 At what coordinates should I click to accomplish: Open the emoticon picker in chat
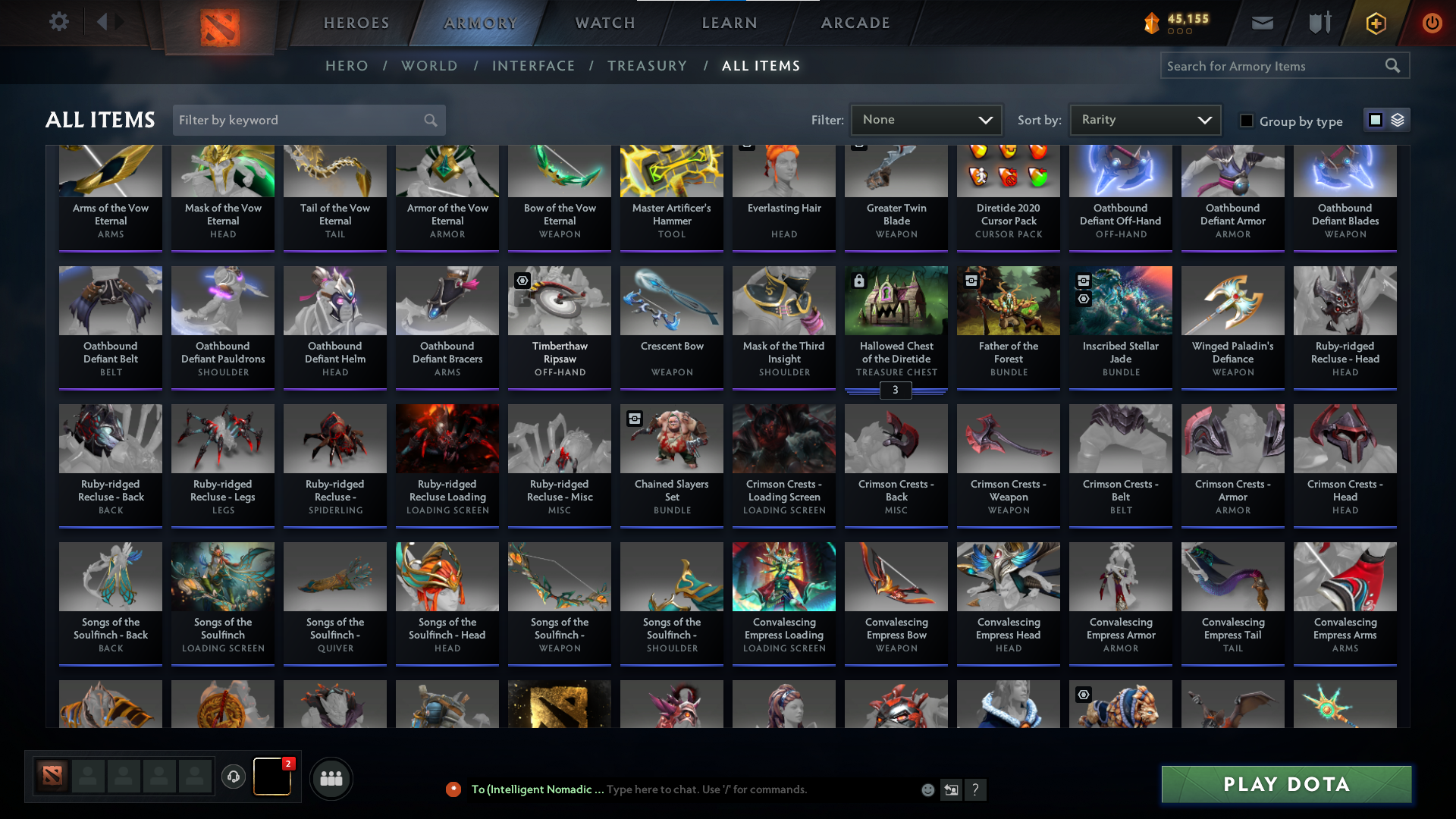pyautogui.click(x=927, y=789)
